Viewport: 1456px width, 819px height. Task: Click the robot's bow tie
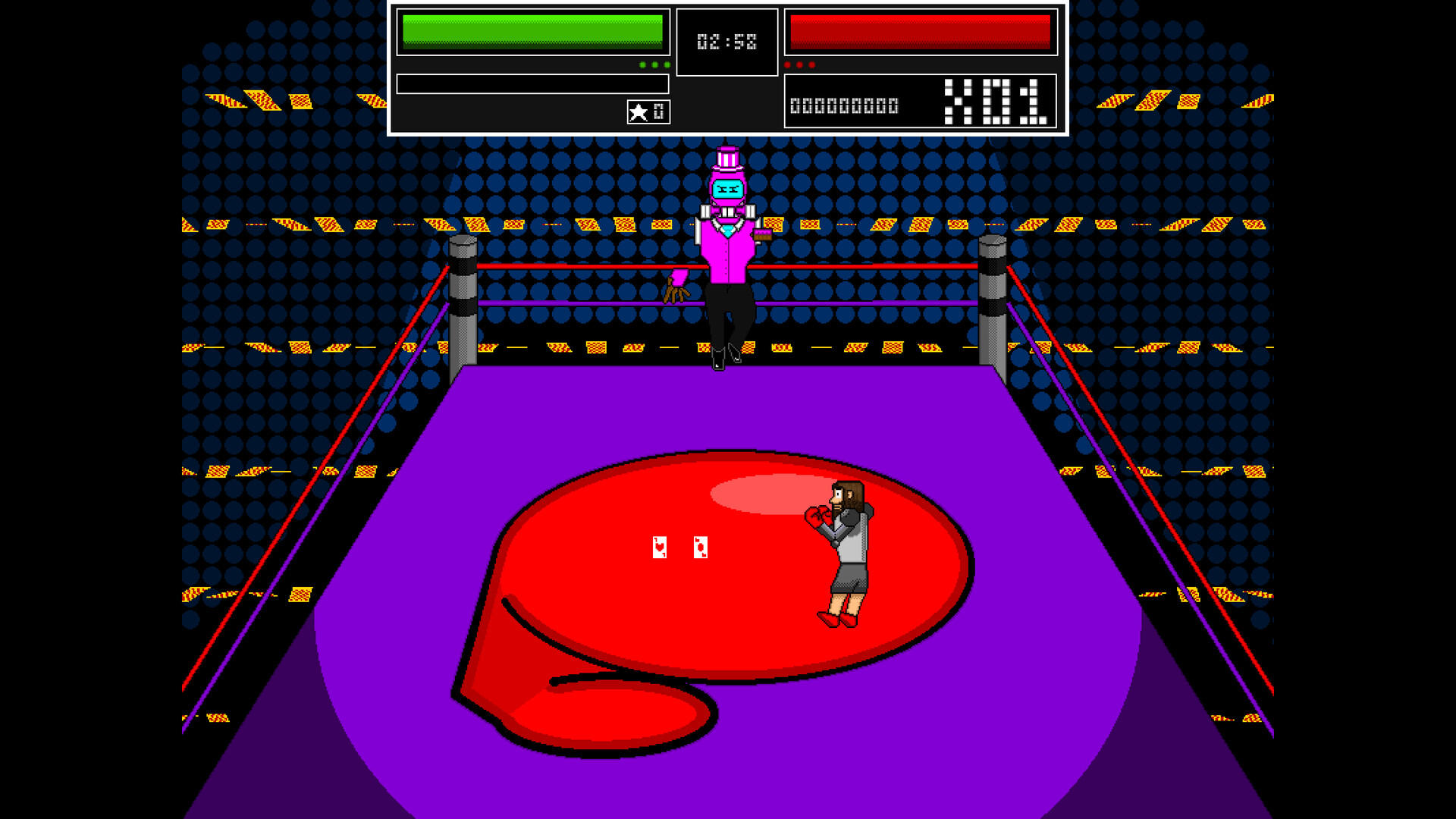click(x=728, y=212)
